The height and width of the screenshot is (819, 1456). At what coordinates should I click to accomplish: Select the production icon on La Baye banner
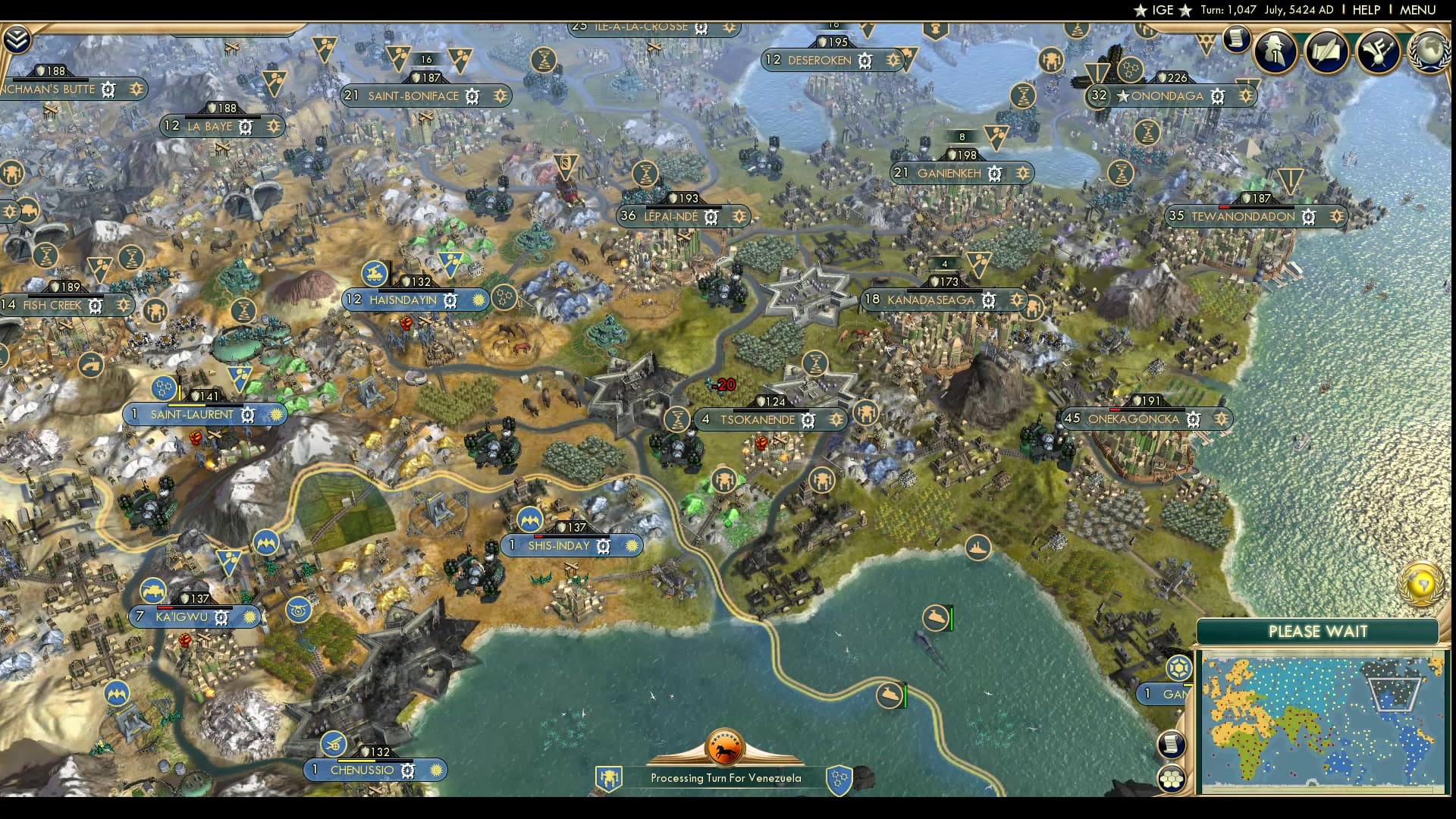coord(244,126)
